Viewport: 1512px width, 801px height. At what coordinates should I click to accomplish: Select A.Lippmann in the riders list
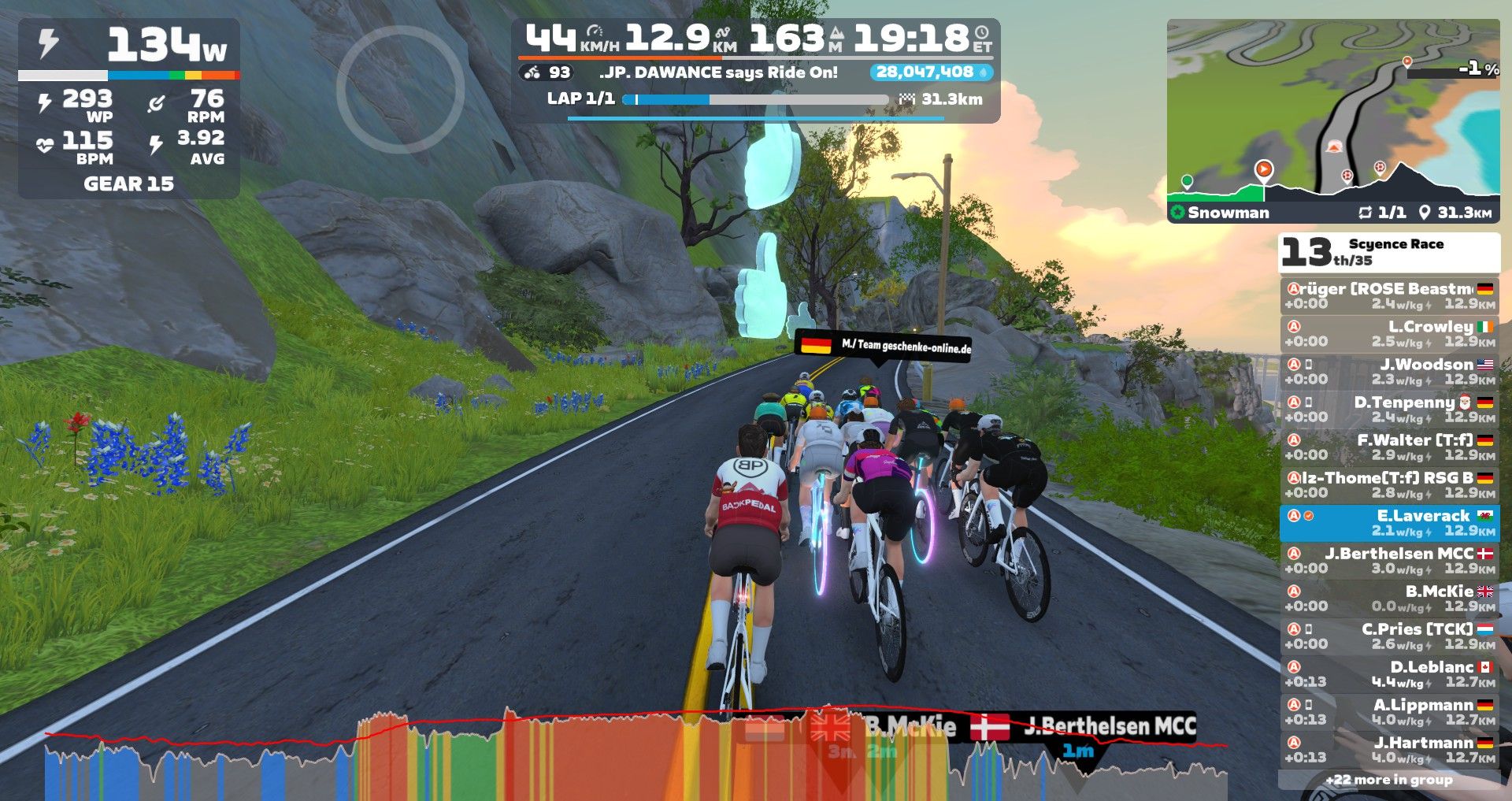coord(1389,711)
